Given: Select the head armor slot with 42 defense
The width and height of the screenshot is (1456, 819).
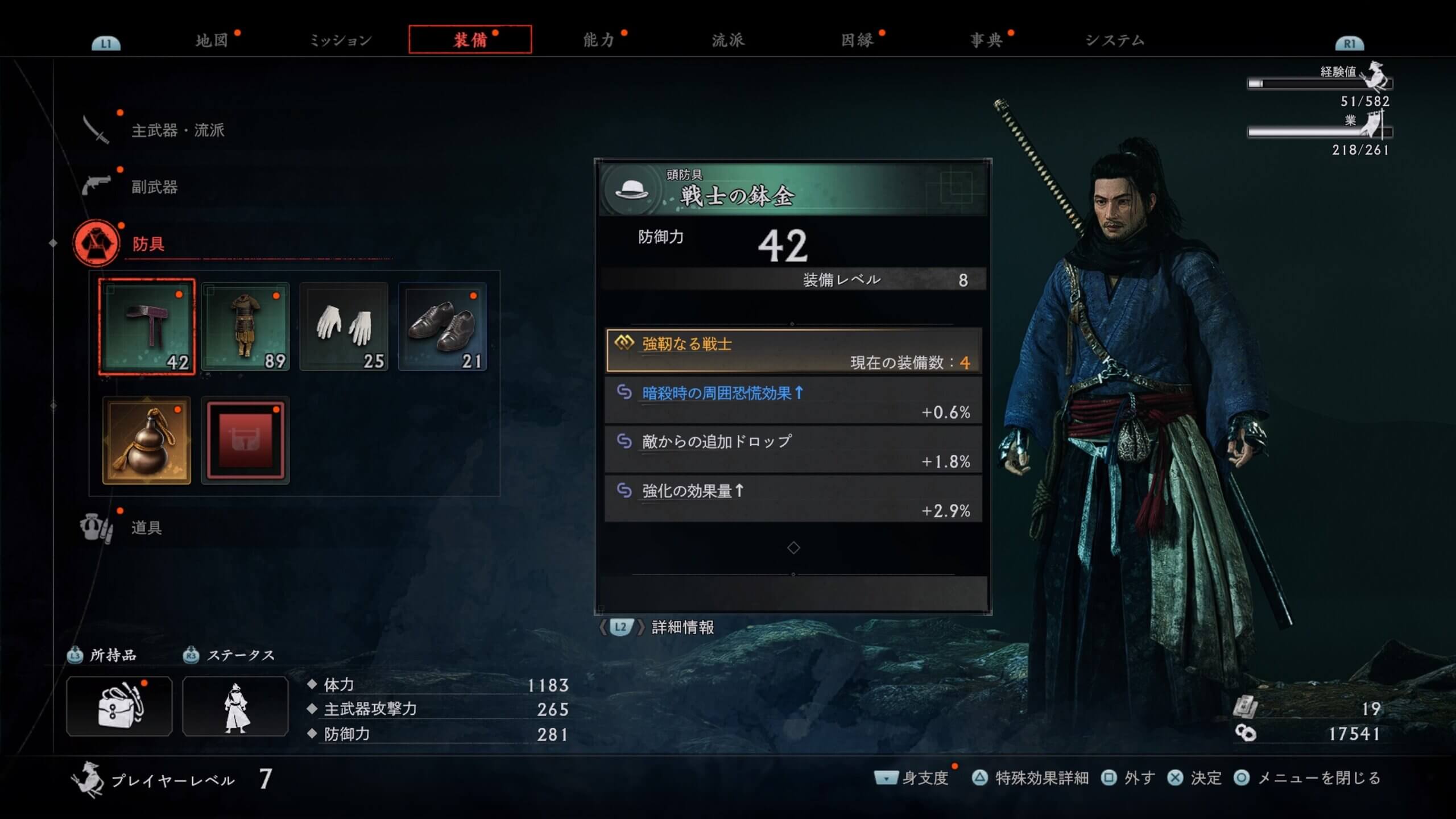Looking at the screenshot, I should (147, 327).
